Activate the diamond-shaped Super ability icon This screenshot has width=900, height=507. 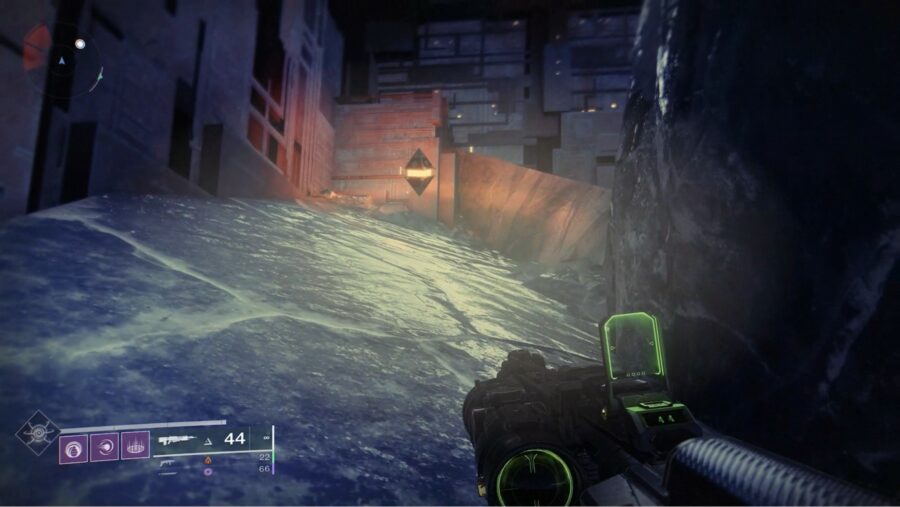coord(37,433)
